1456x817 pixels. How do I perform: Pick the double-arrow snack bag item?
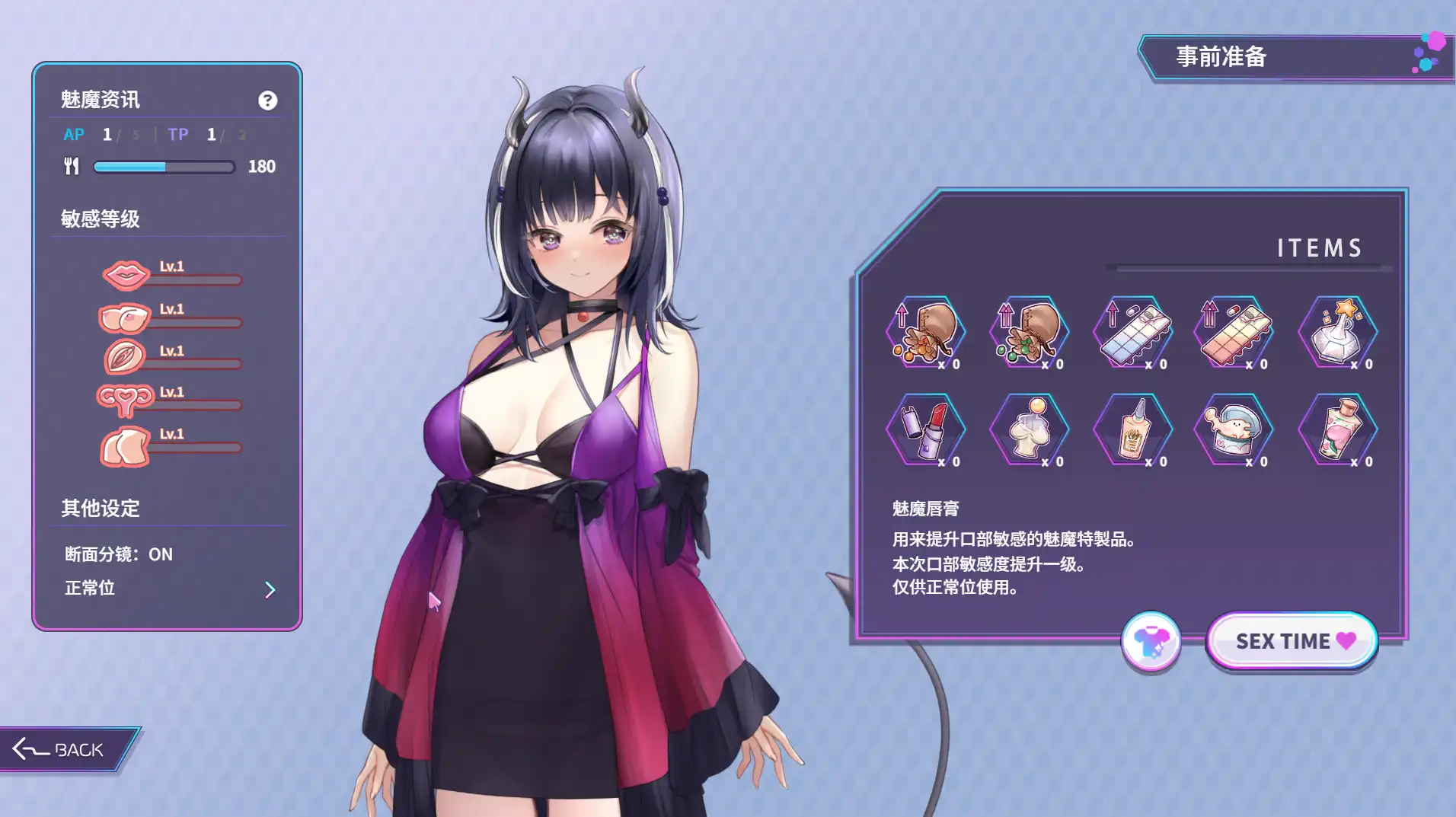(1029, 333)
